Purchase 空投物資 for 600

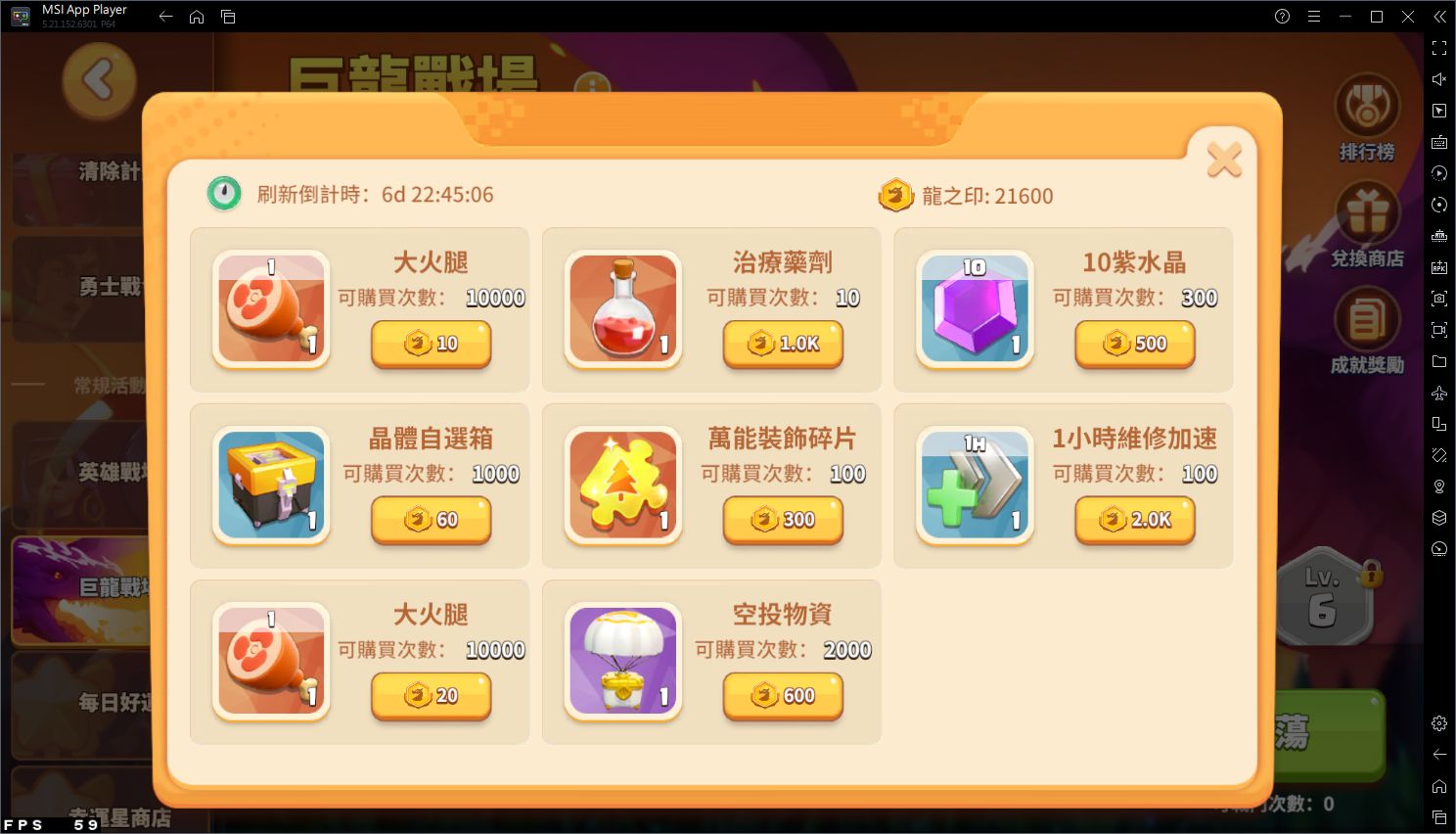pos(782,697)
